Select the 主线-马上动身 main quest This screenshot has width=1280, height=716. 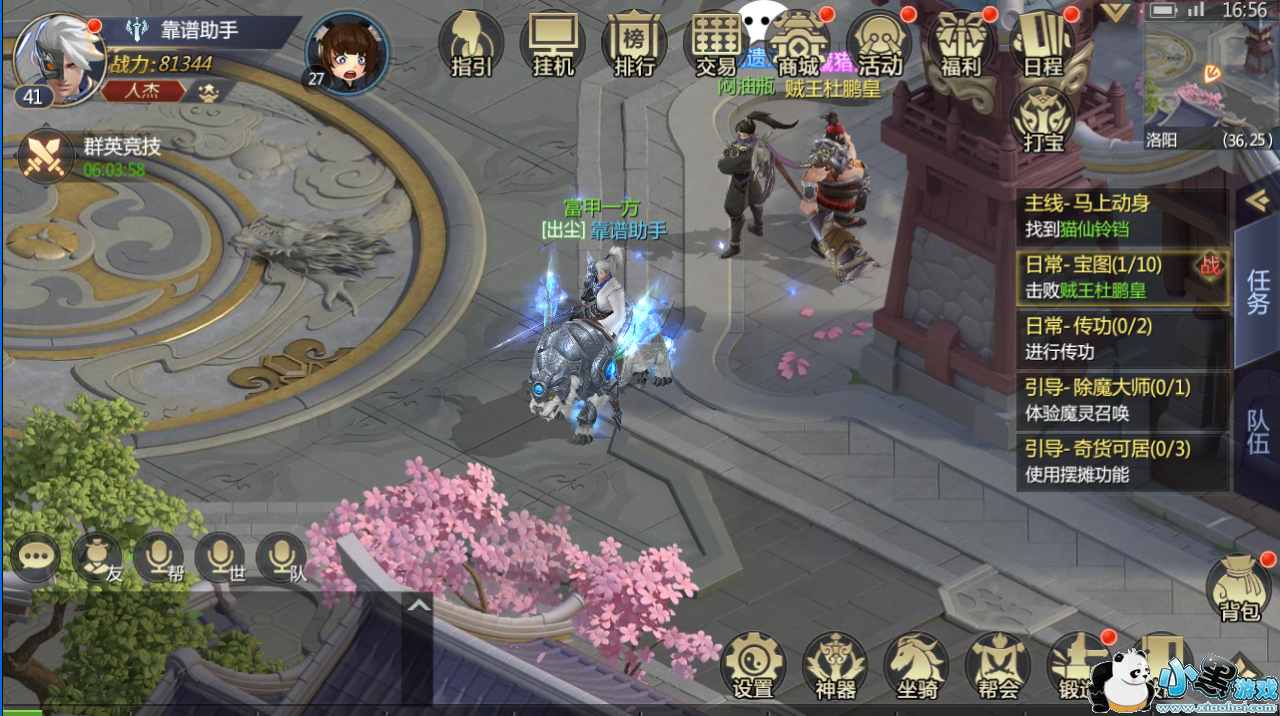click(x=1122, y=215)
